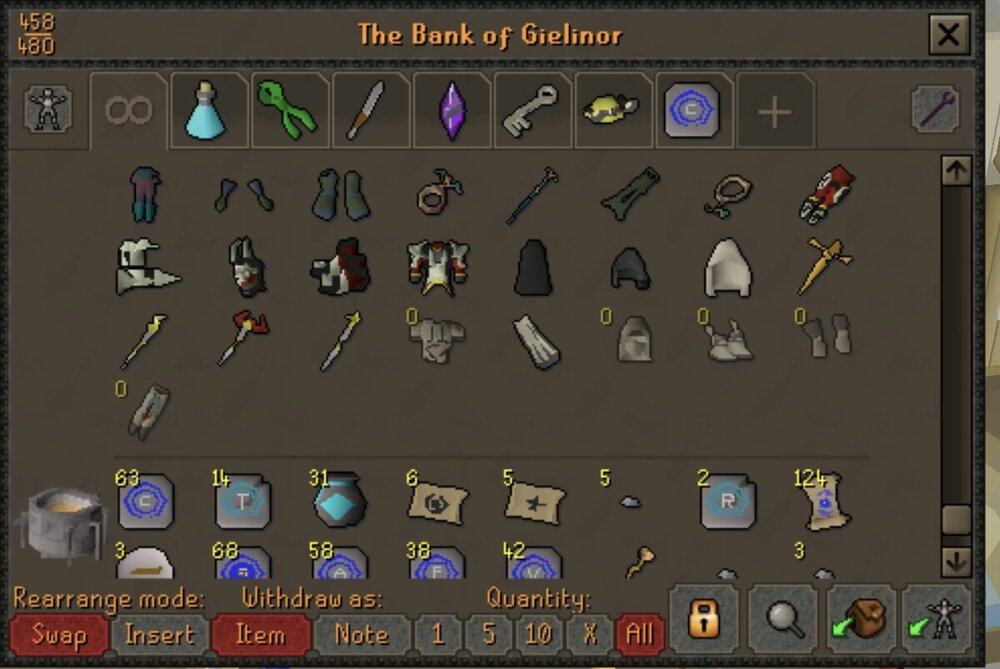The image size is (1000, 669).
Task: Select the key bank tab
Action: [x=532, y=110]
